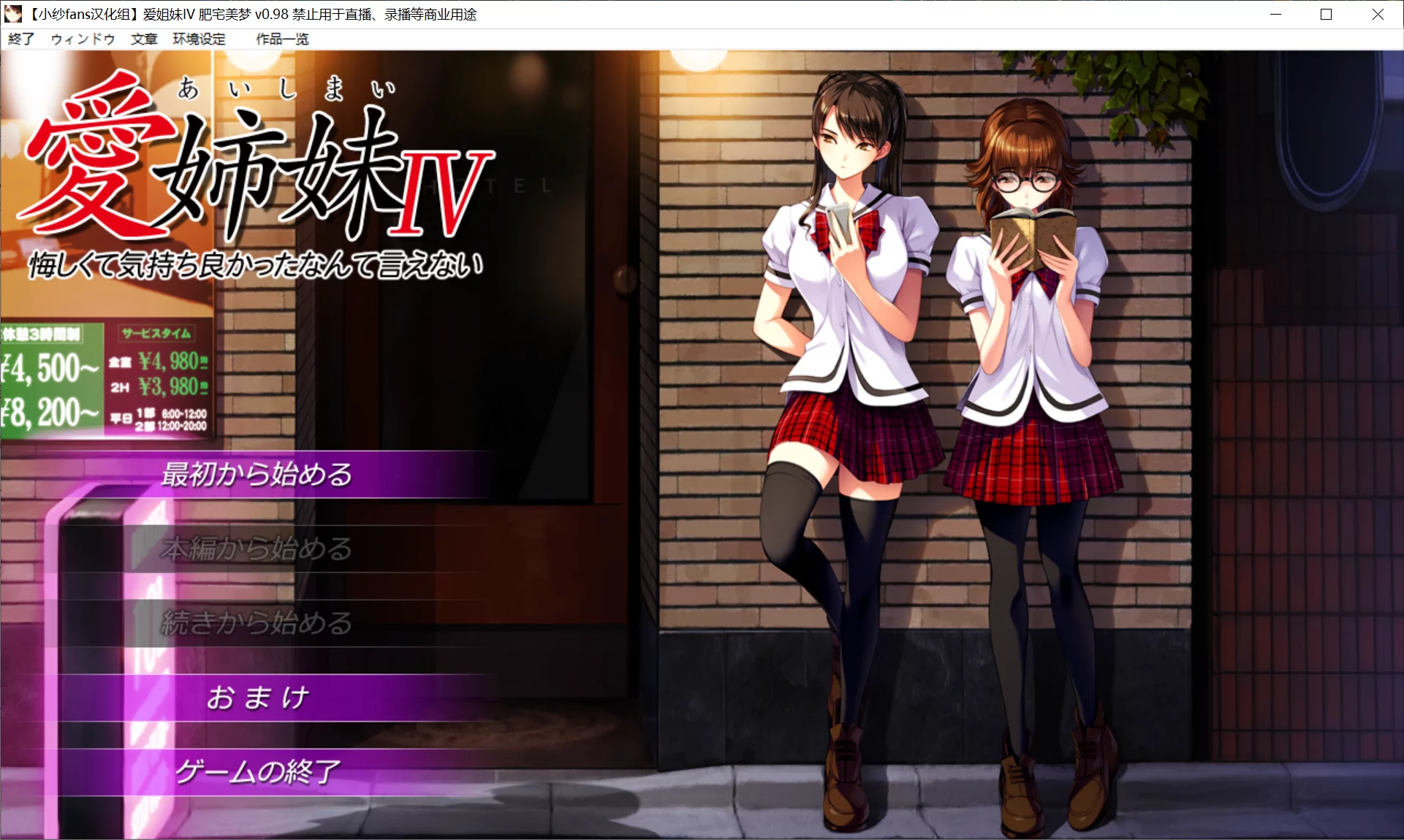Screen dimensions: 1404x840
Task: Maximize the game window
Action: click(x=1324, y=14)
